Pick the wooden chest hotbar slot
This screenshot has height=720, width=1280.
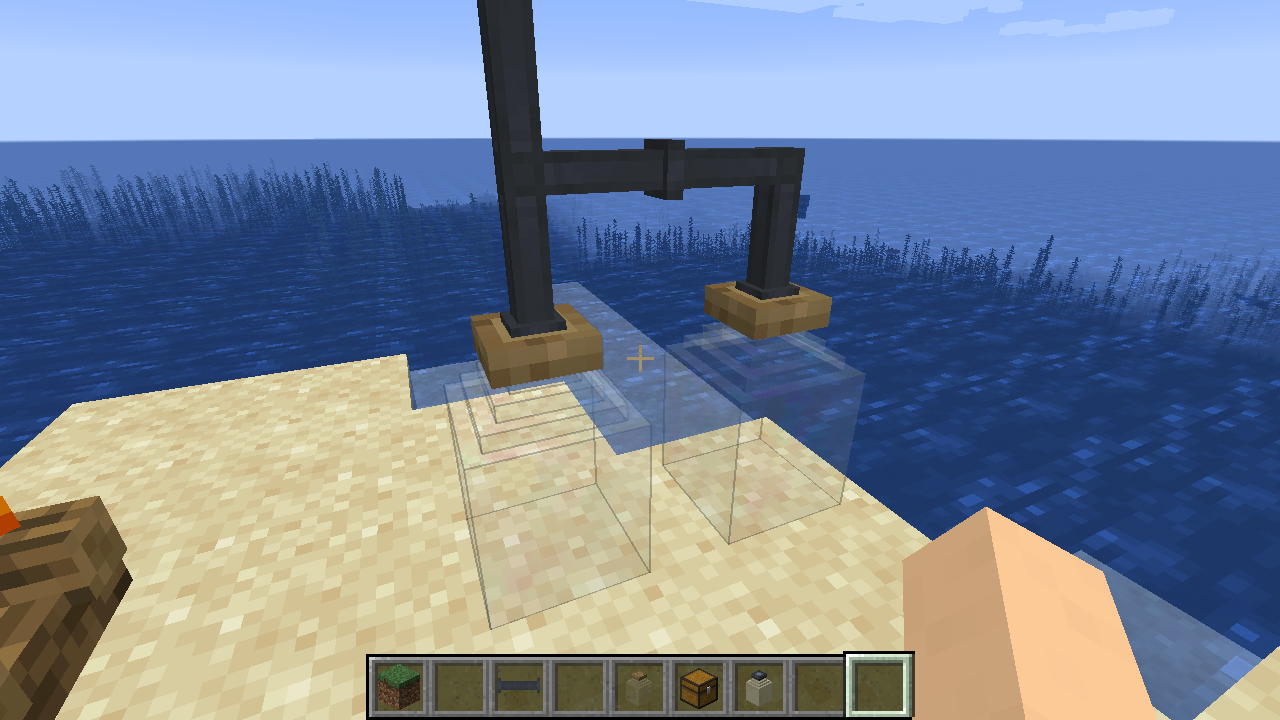[699, 686]
